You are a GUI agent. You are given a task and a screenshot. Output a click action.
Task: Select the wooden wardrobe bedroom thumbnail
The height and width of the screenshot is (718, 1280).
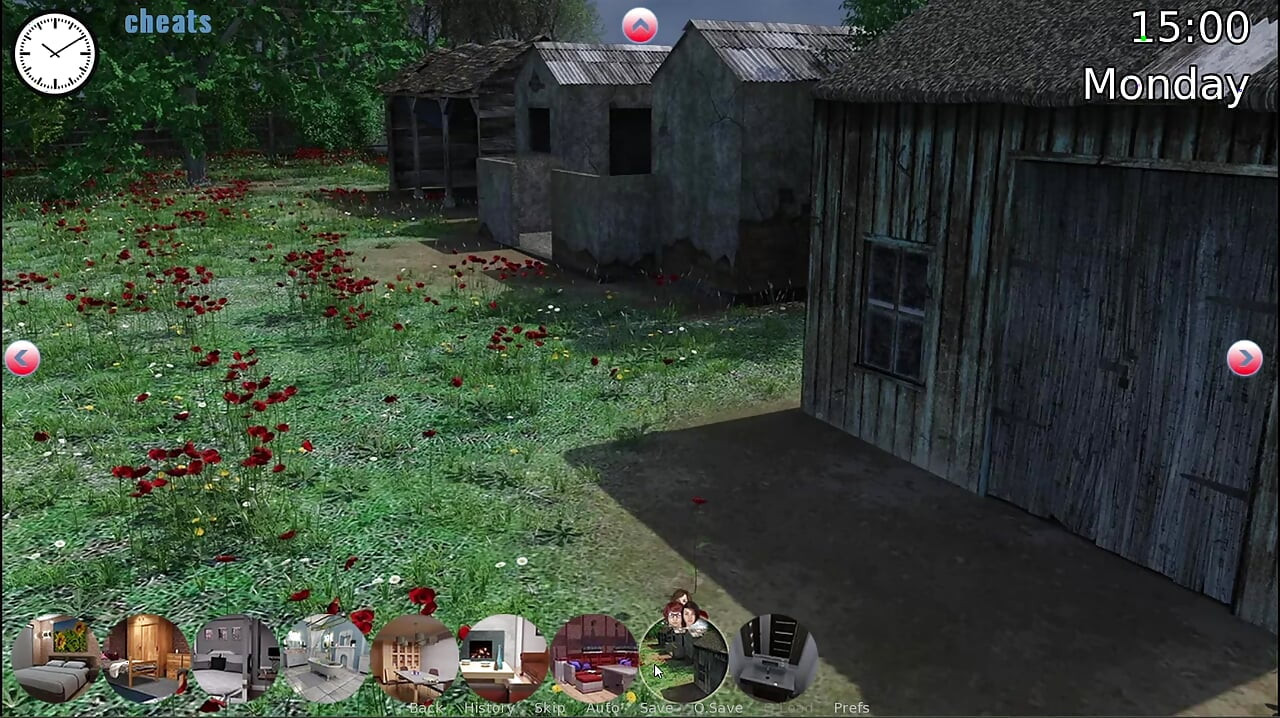(147, 657)
